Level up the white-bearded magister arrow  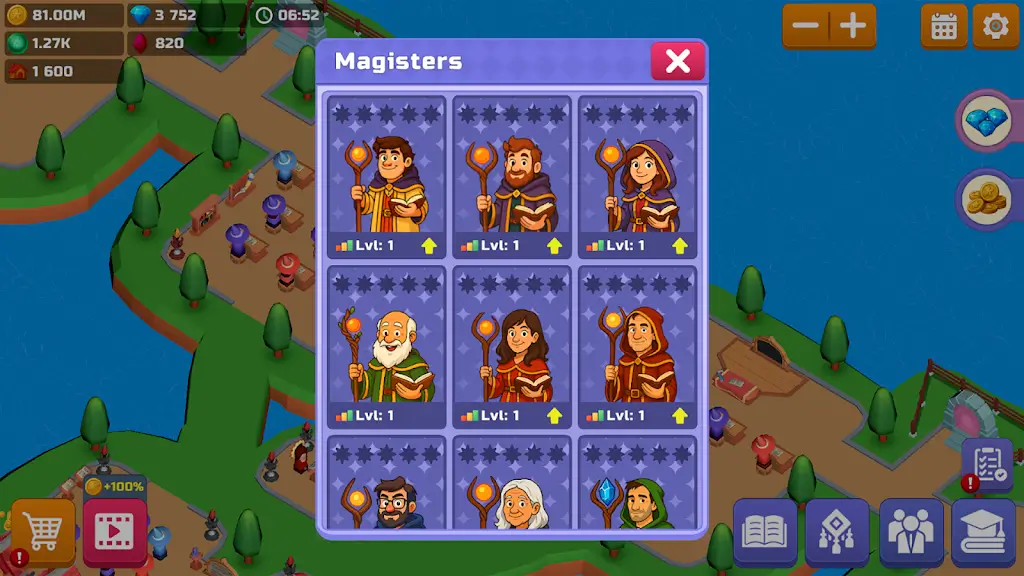[x=428, y=415]
